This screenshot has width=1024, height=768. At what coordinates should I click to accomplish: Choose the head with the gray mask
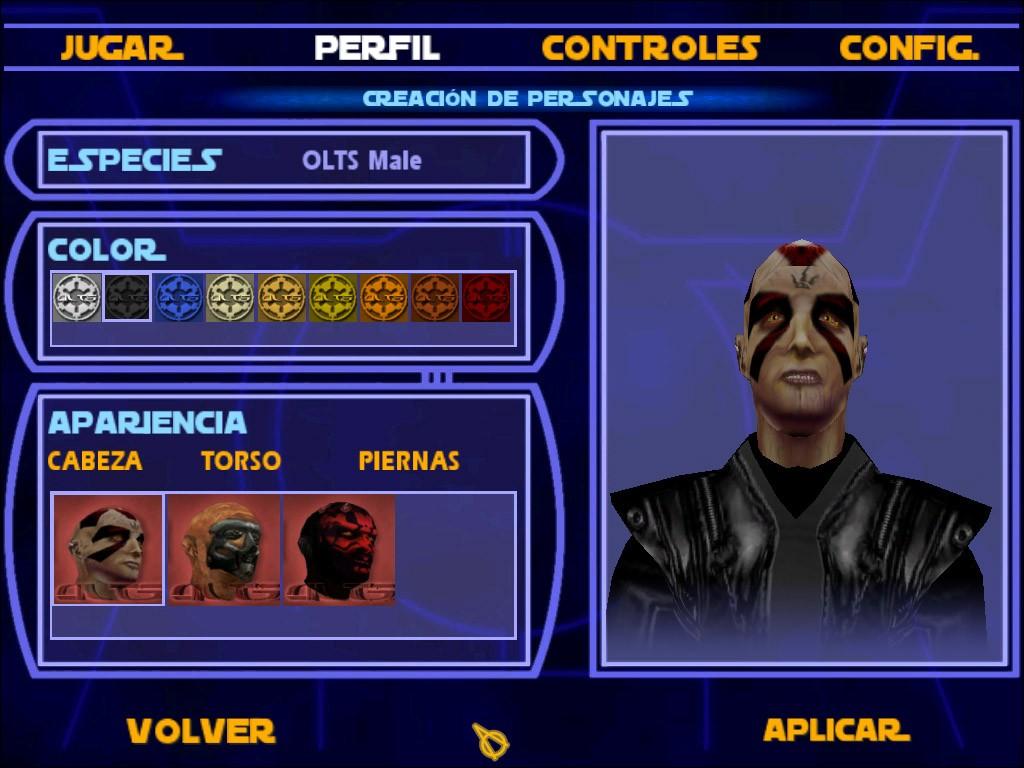[x=224, y=550]
